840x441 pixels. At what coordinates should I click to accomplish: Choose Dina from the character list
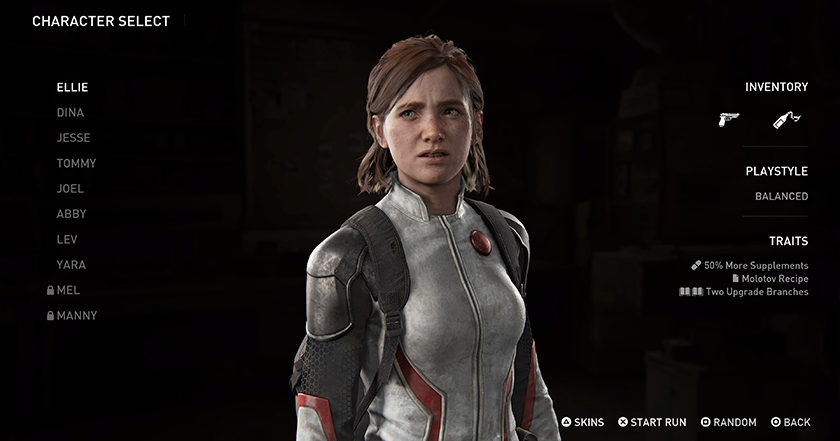[70, 113]
